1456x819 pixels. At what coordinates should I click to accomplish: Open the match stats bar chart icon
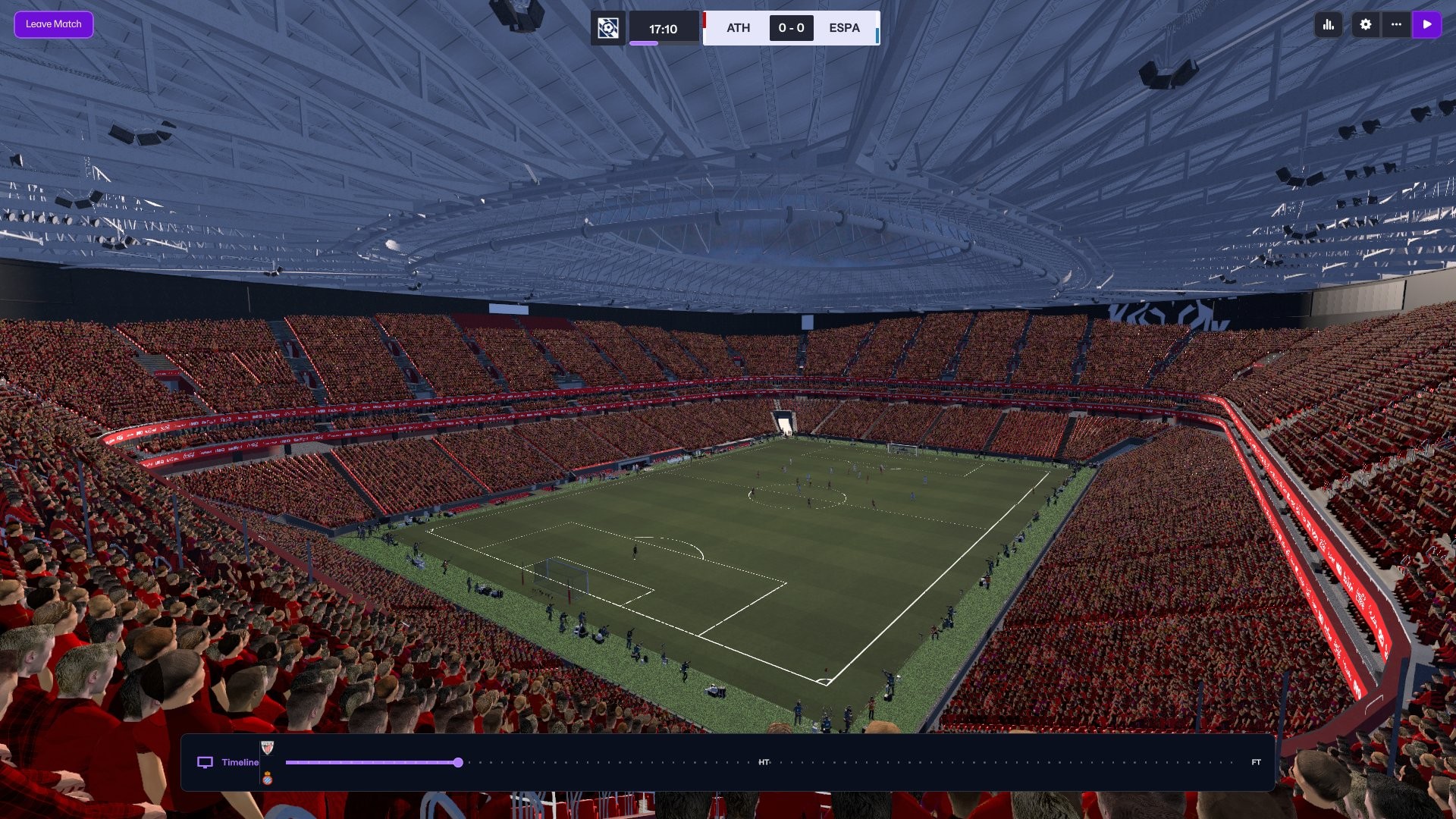[x=1329, y=24]
